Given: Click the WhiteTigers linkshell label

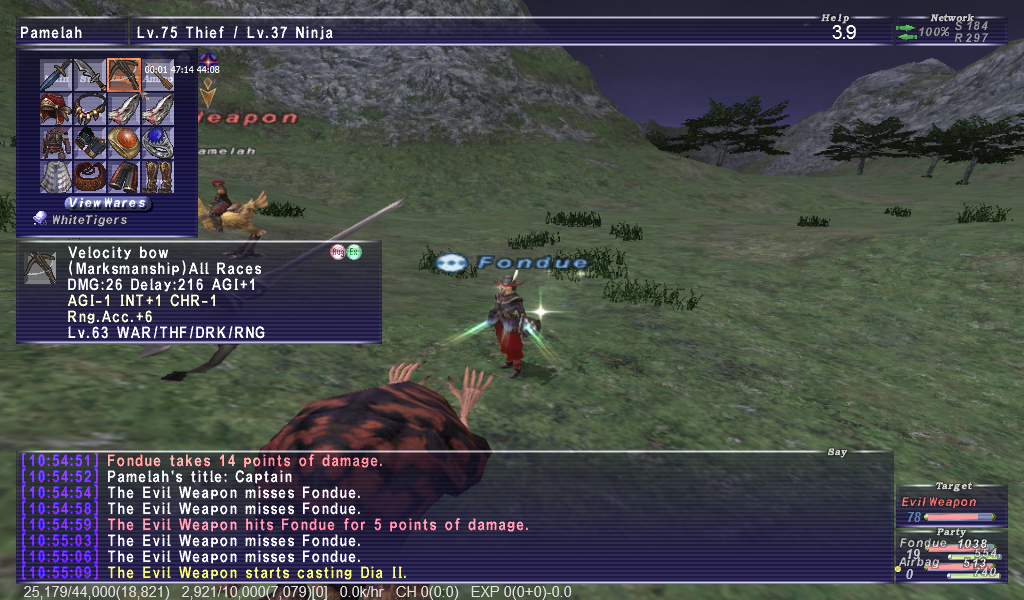Looking at the screenshot, I should click(x=90, y=220).
